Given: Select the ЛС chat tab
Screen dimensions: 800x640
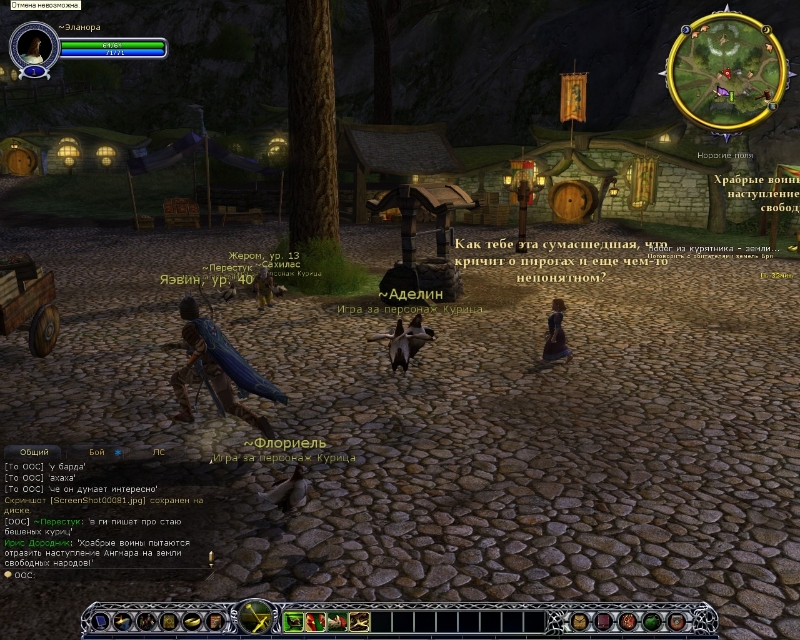Looking at the screenshot, I should point(158,452).
